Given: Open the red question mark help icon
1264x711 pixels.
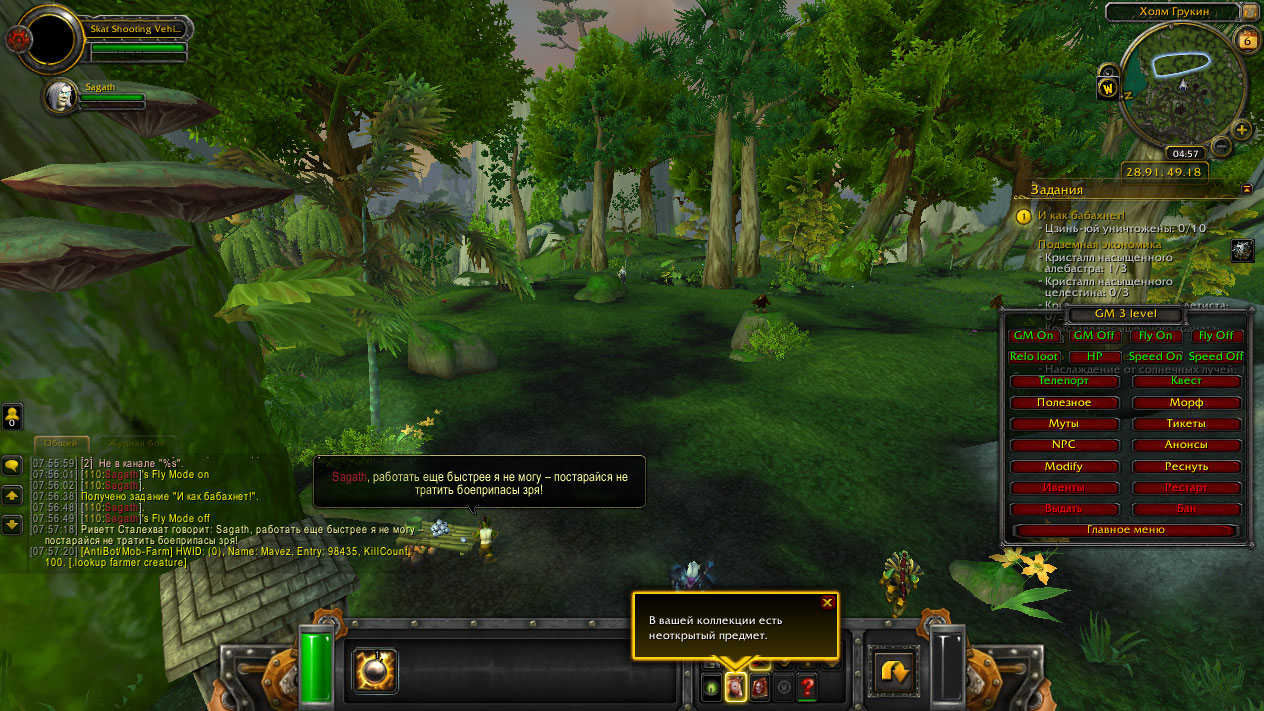Looking at the screenshot, I should click(x=807, y=687).
